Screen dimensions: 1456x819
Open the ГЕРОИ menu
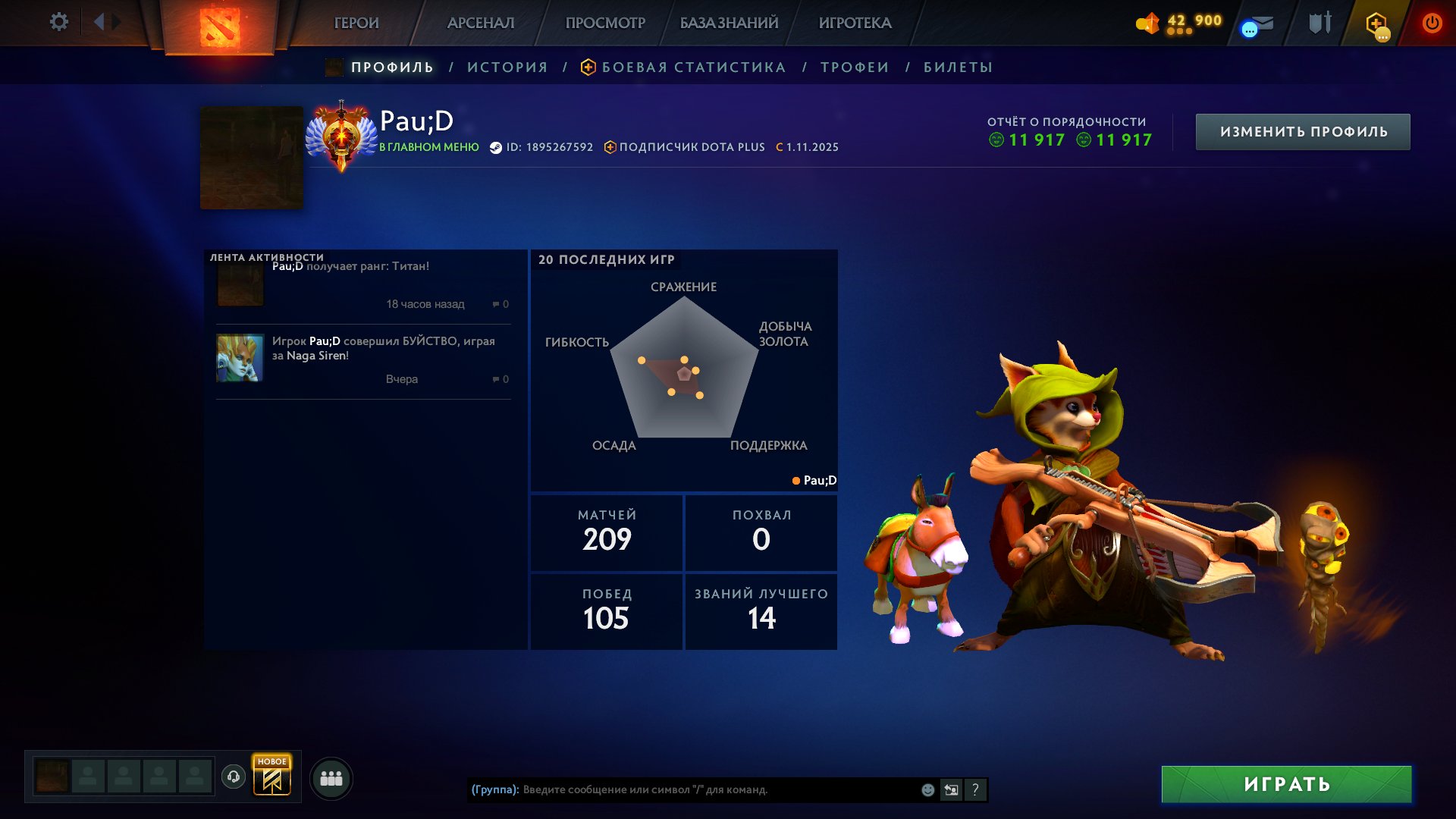pyautogui.click(x=356, y=23)
